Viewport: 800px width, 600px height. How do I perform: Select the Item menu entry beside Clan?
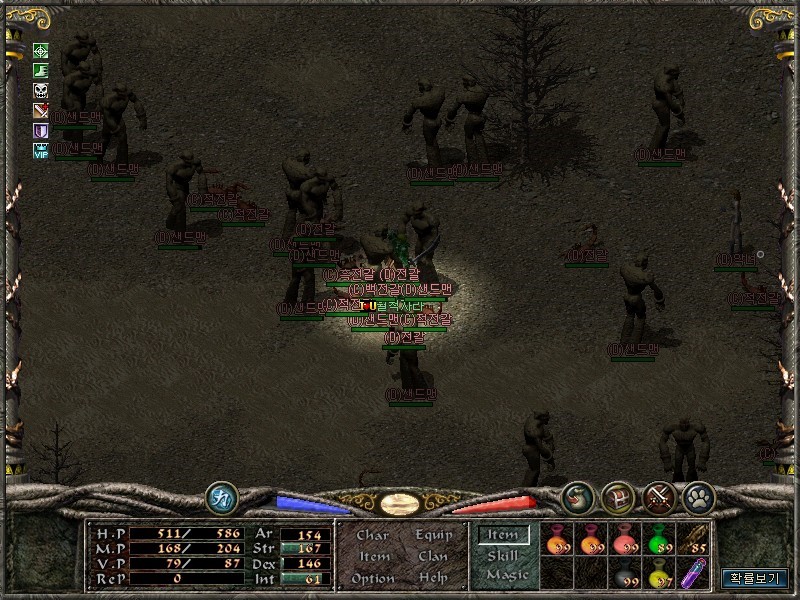coord(373,557)
